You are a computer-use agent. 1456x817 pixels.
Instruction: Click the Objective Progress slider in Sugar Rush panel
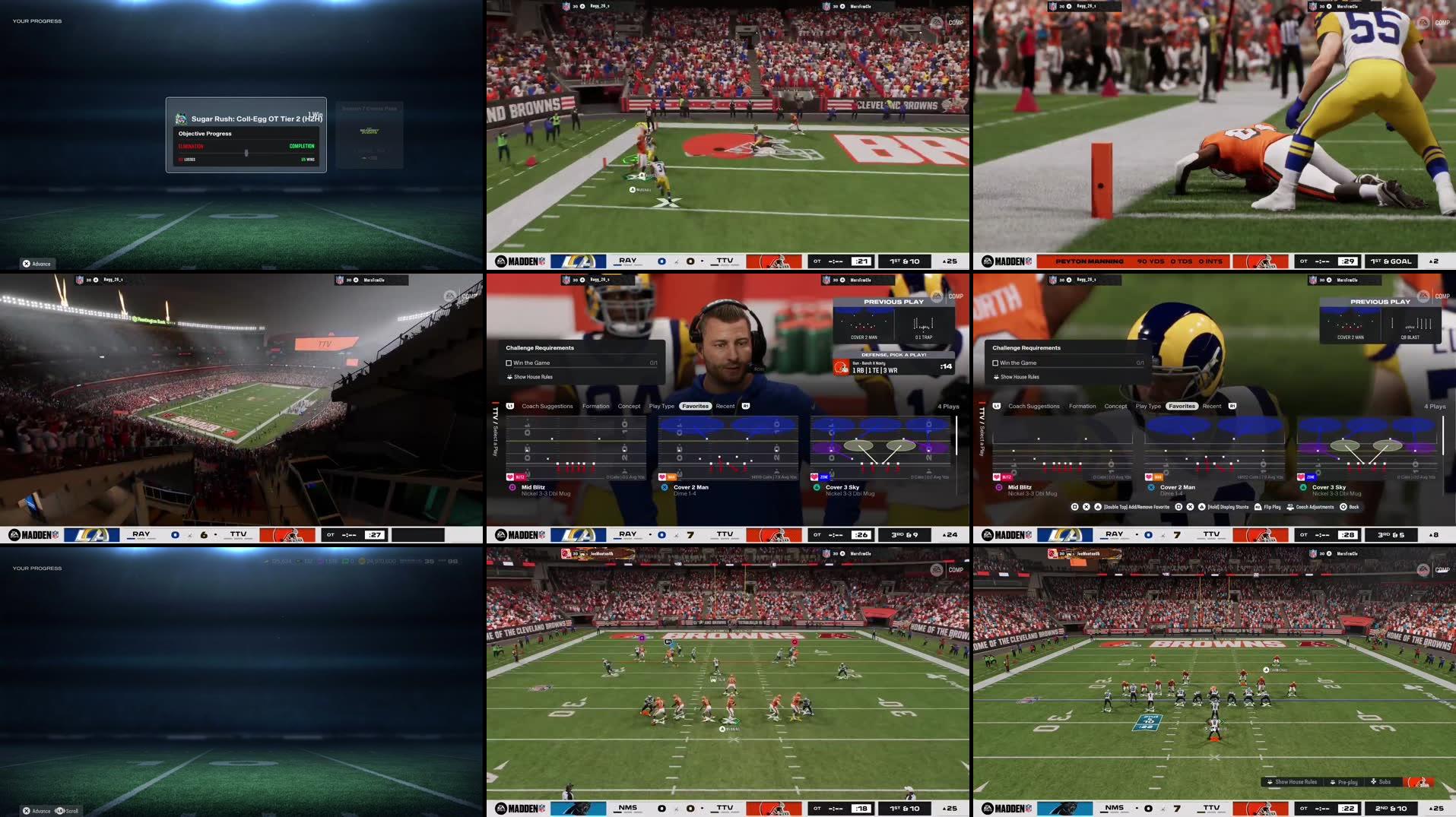246,152
